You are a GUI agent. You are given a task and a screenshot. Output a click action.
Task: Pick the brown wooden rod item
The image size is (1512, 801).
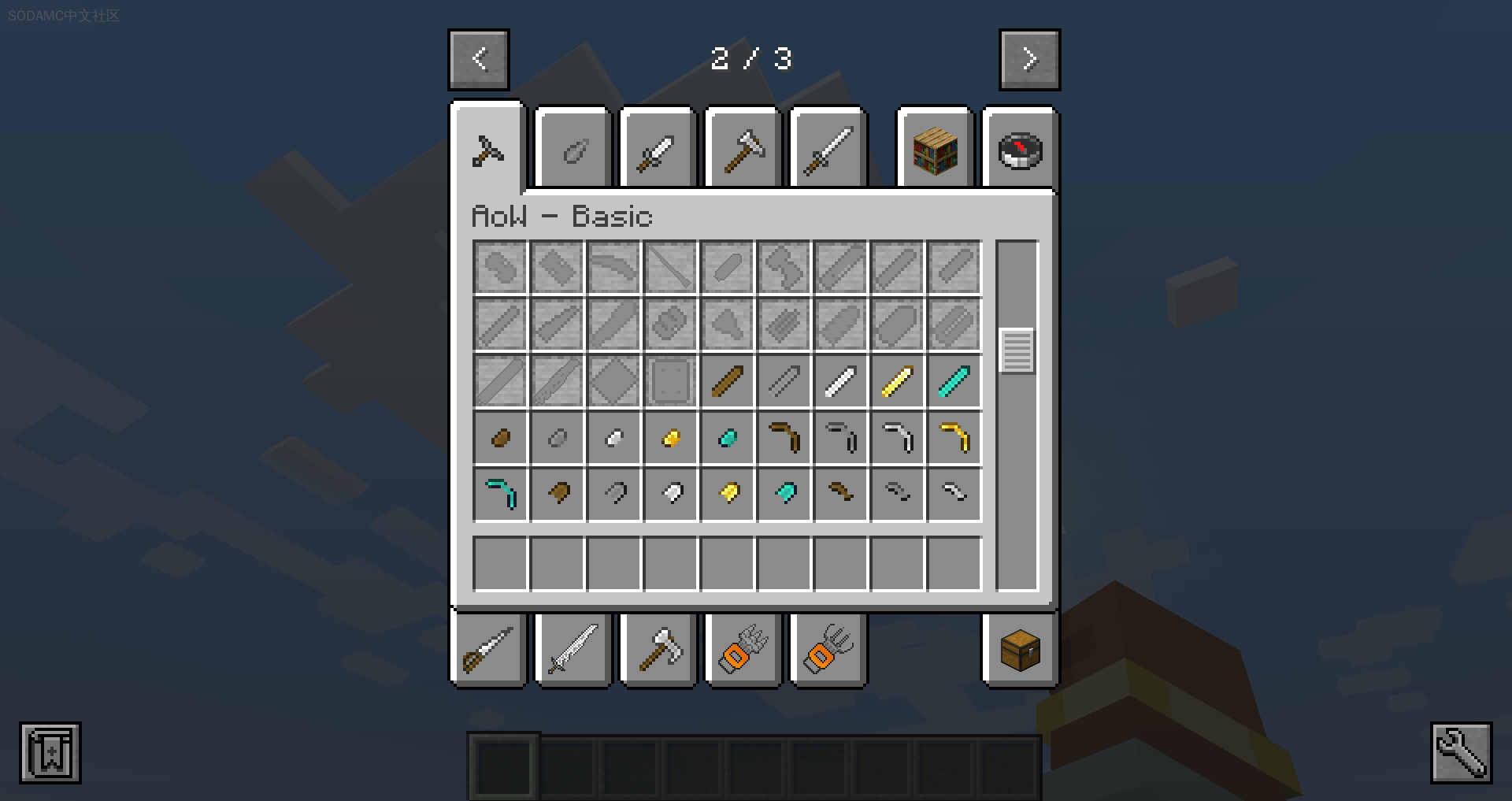(x=727, y=381)
